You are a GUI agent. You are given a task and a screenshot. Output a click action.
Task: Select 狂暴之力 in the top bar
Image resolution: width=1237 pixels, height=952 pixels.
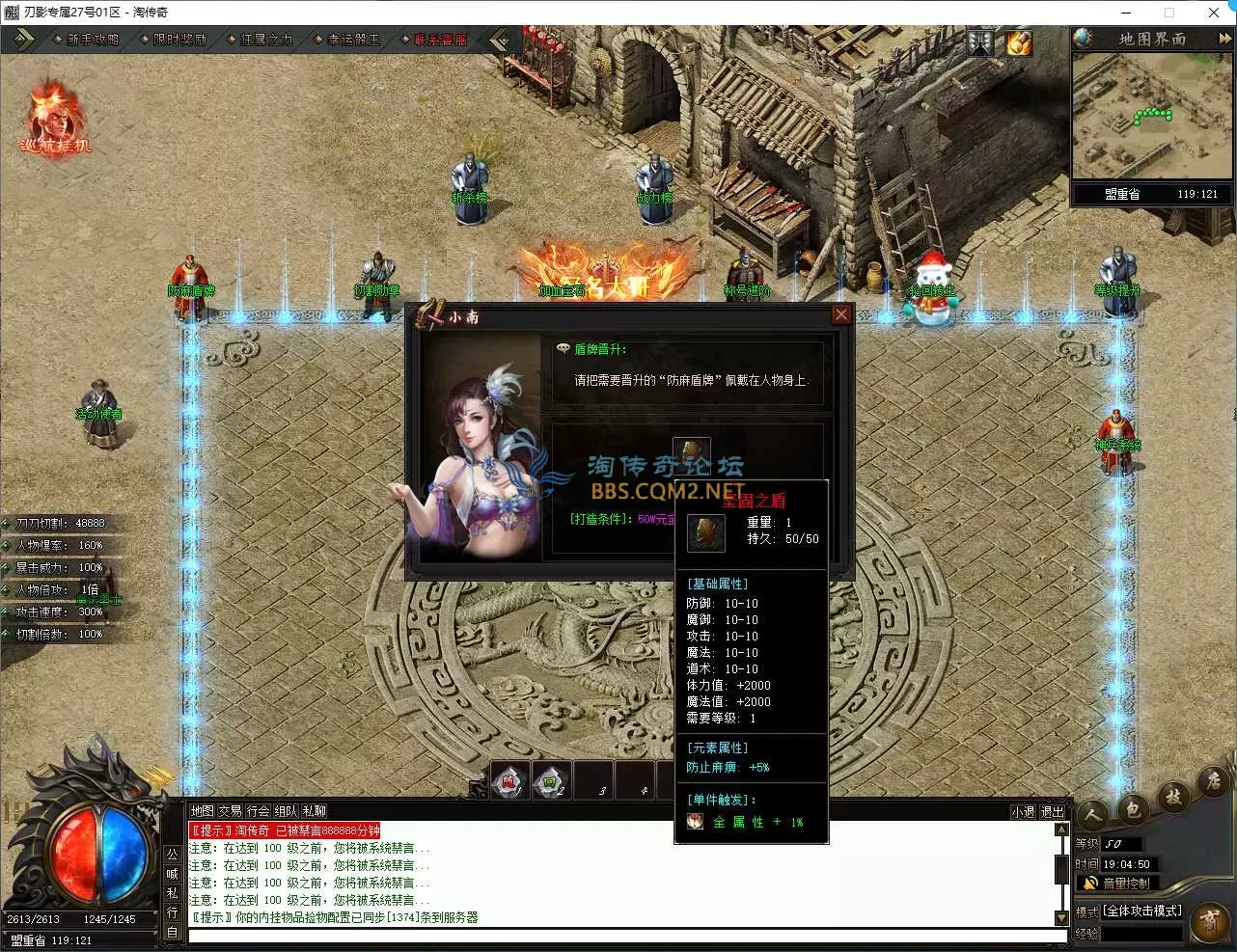(266, 40)
